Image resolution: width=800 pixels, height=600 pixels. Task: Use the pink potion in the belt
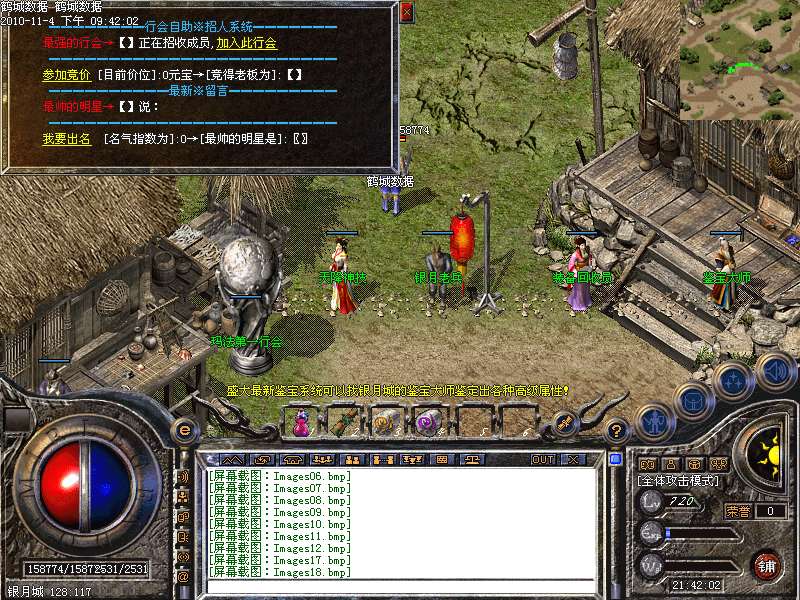pos(300,424)
